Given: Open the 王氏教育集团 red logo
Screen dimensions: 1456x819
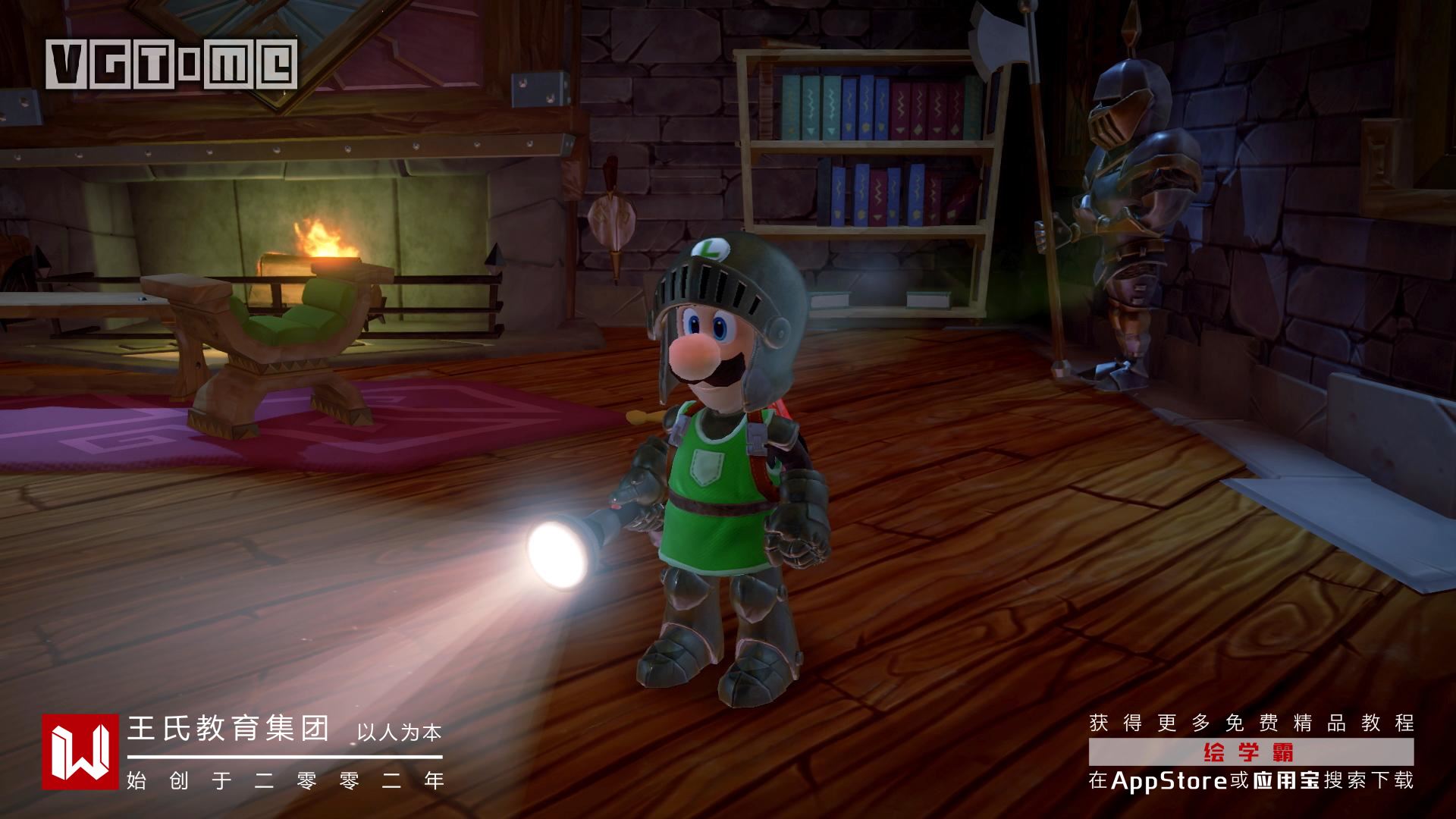Looking at the screenshot, I should (x=80, y=752).
